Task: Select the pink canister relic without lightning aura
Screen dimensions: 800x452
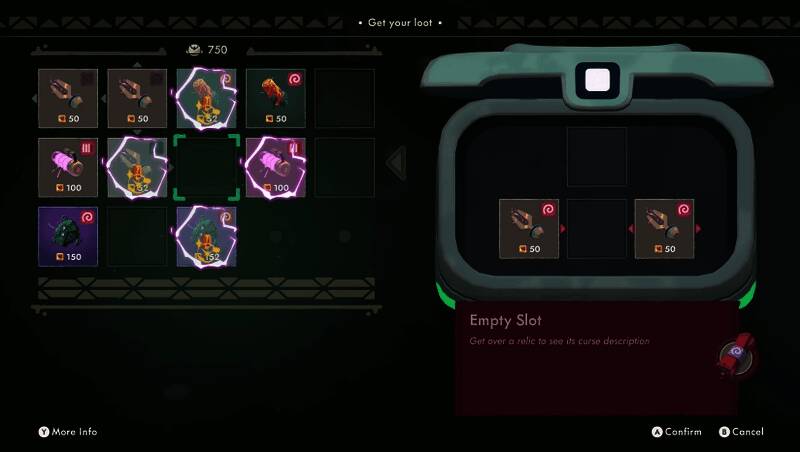Action: 68,167
